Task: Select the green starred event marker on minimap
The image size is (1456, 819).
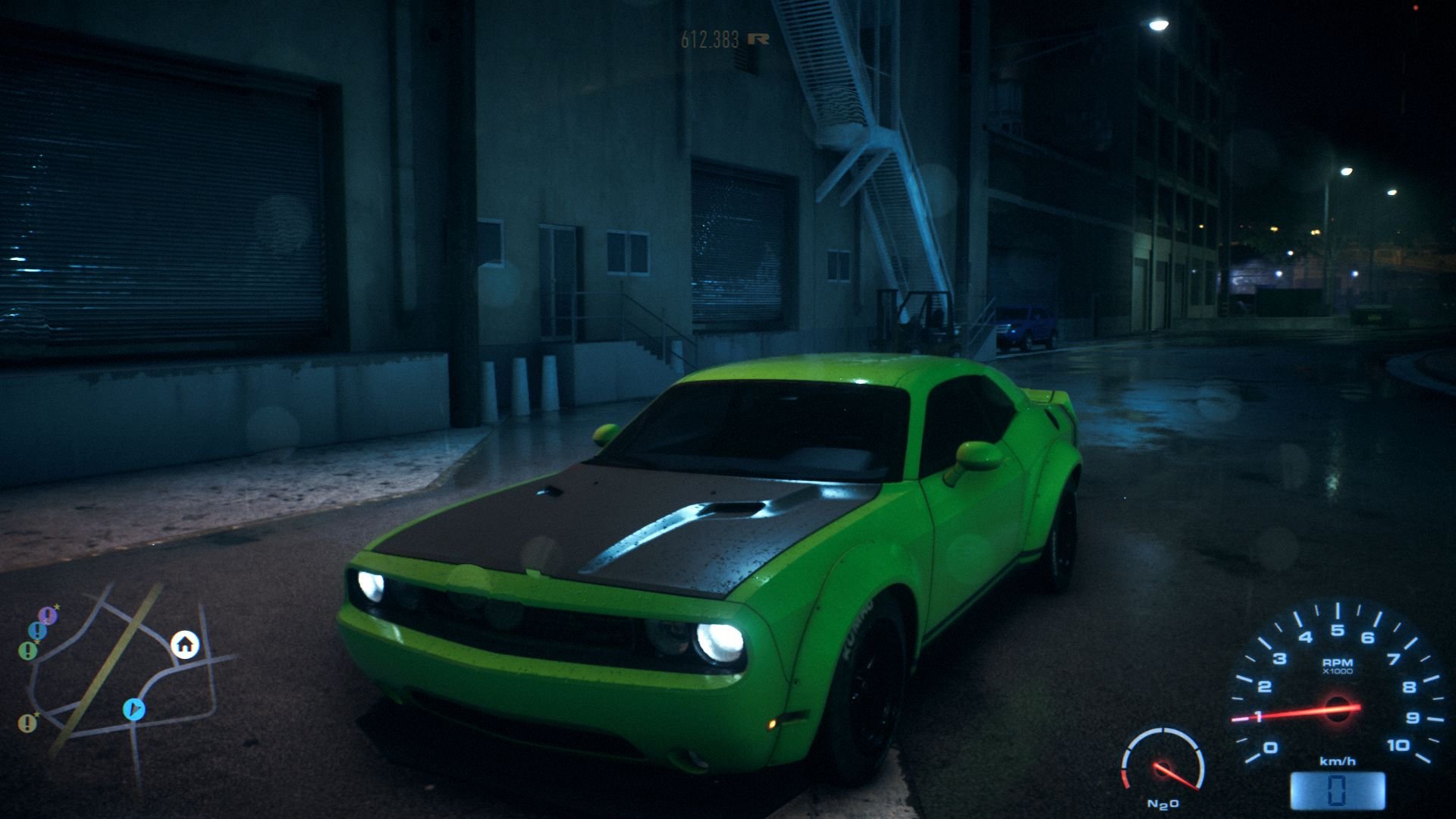Action: (x=28, y=651)
